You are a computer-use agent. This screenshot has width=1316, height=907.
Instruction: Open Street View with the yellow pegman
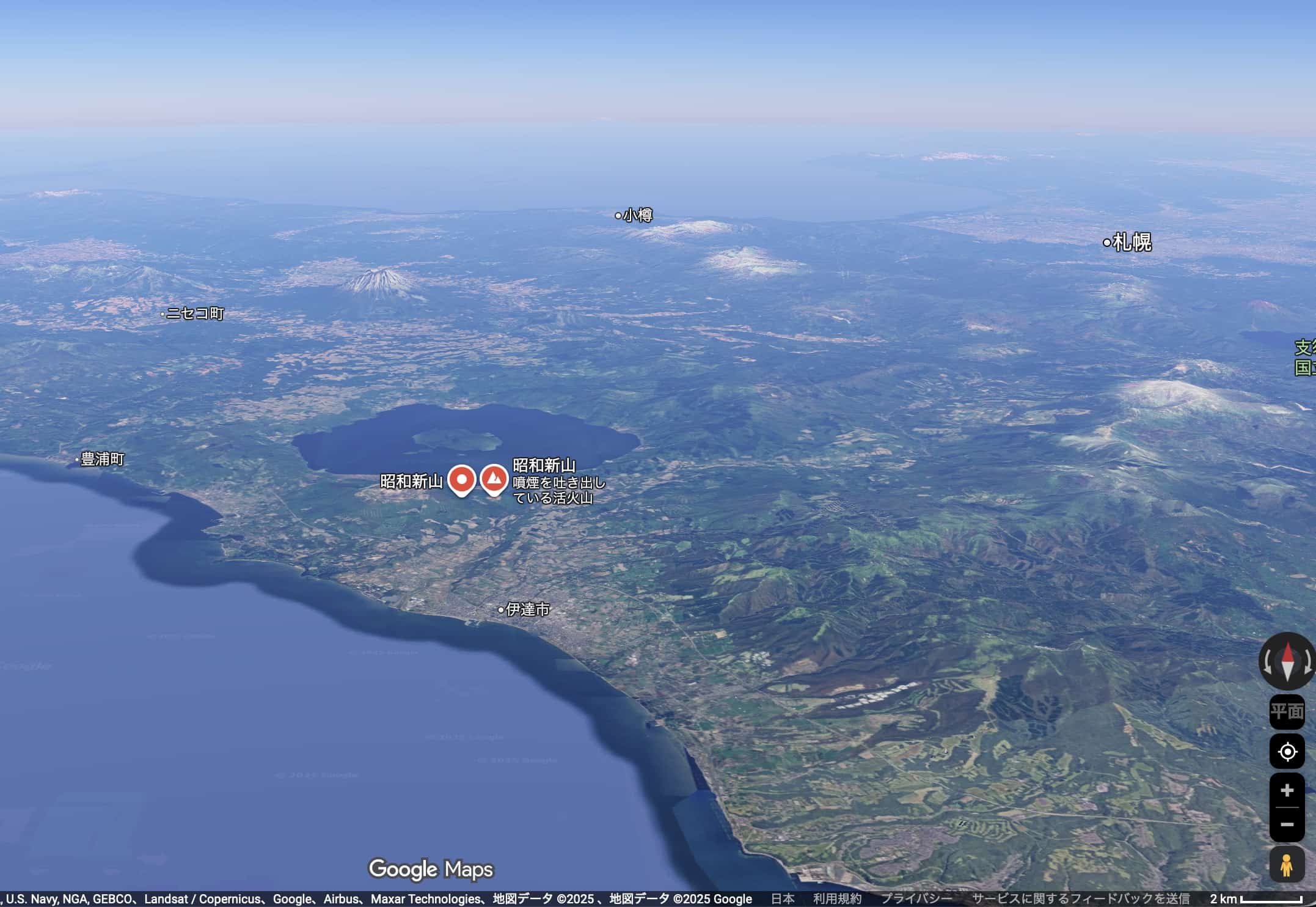pyautogui.click(x=1287, y=865)
